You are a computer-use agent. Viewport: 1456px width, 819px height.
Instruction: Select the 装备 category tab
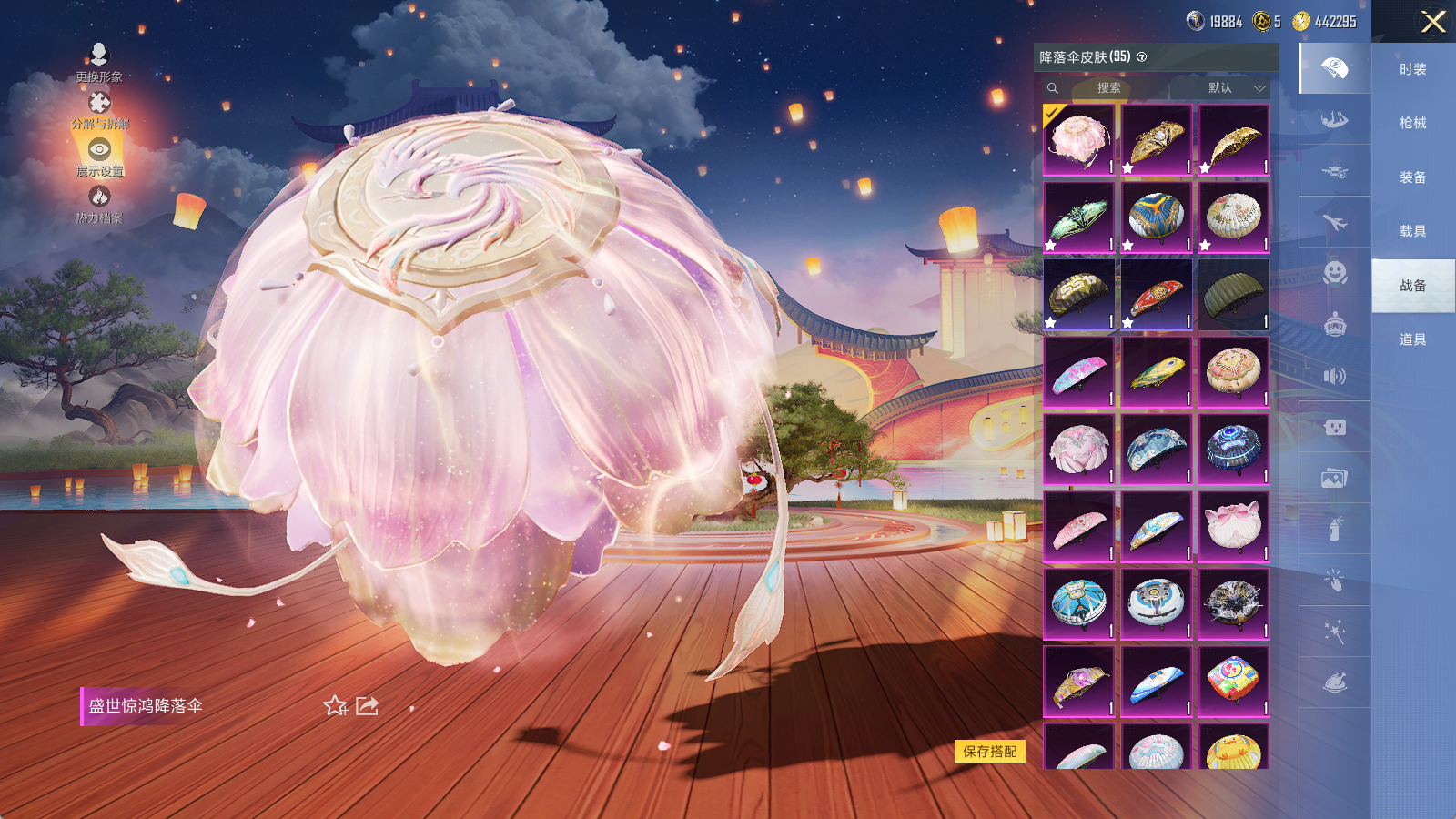(x=1412, y=177)
